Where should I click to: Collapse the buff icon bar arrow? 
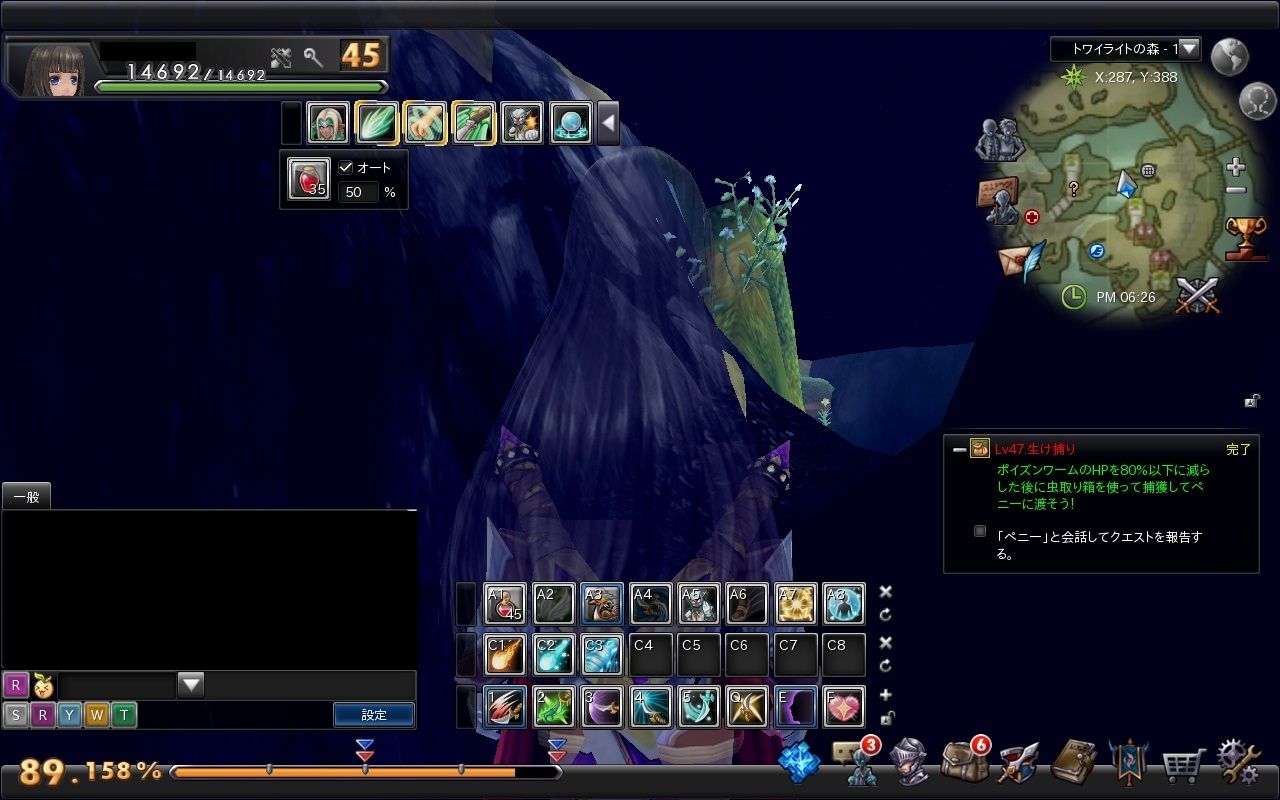[607, 124]
